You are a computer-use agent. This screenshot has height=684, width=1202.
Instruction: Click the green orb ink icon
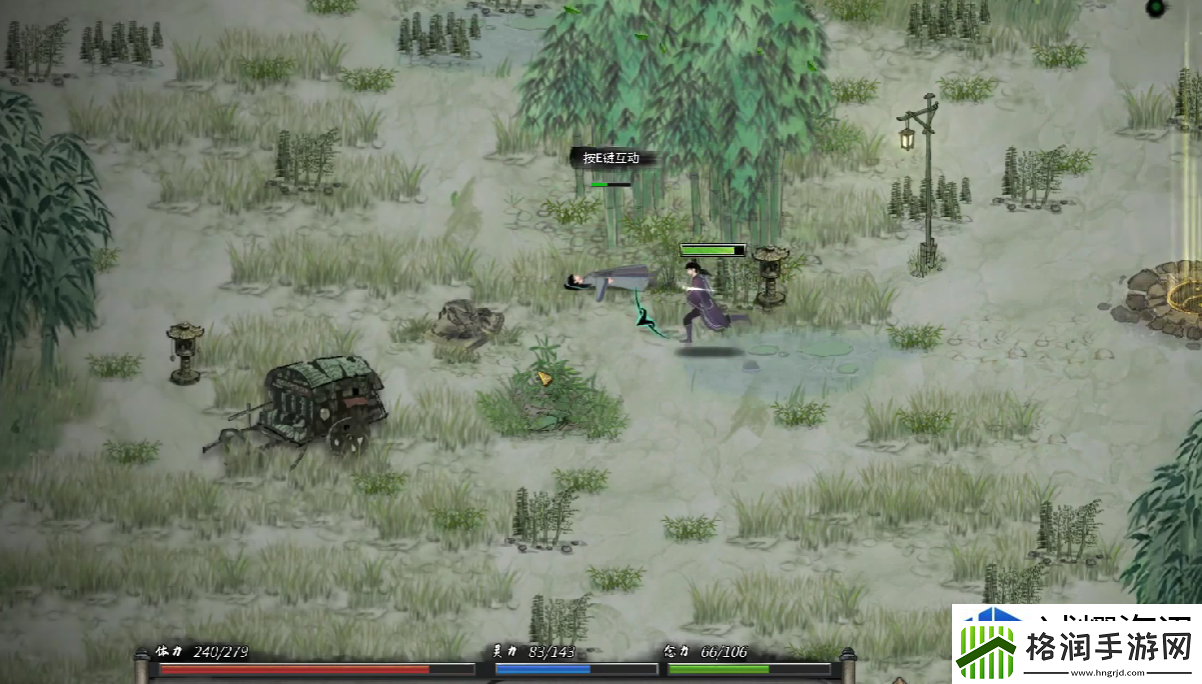pos(1156,9)
